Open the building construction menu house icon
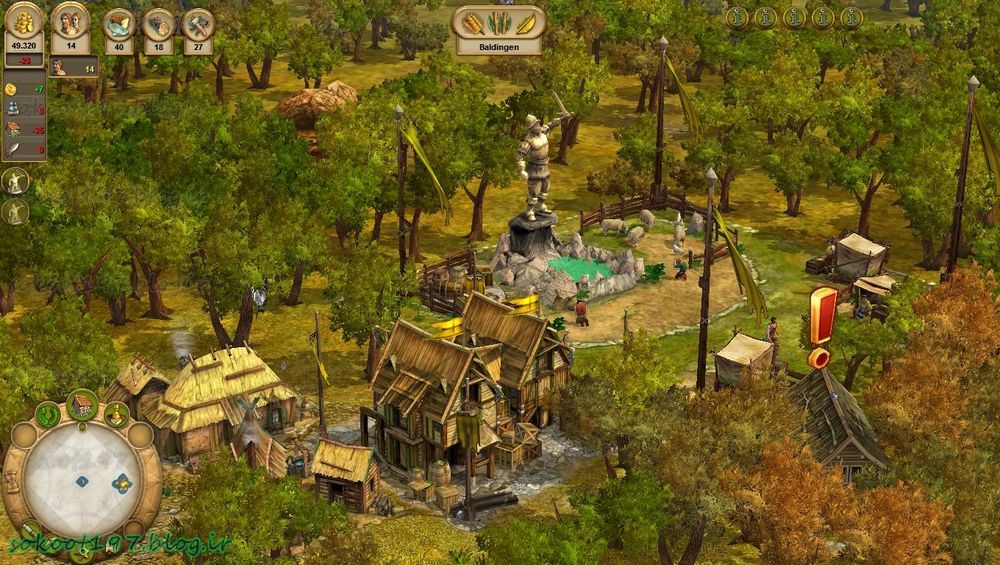Screen dimensions: 1000x565 [x=83, y=406]
